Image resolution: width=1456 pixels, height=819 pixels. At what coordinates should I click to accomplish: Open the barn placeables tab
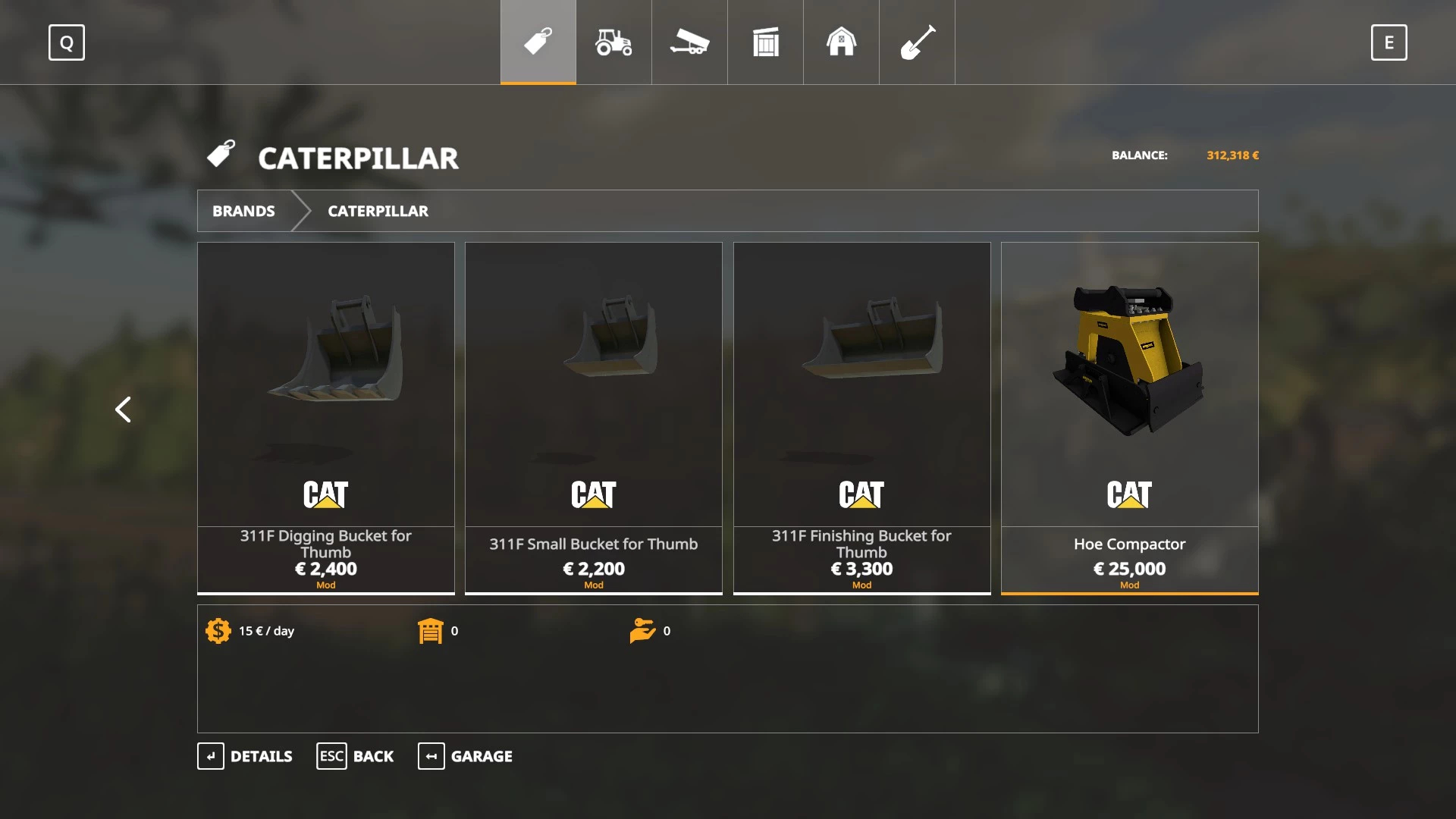coord(841,42)
